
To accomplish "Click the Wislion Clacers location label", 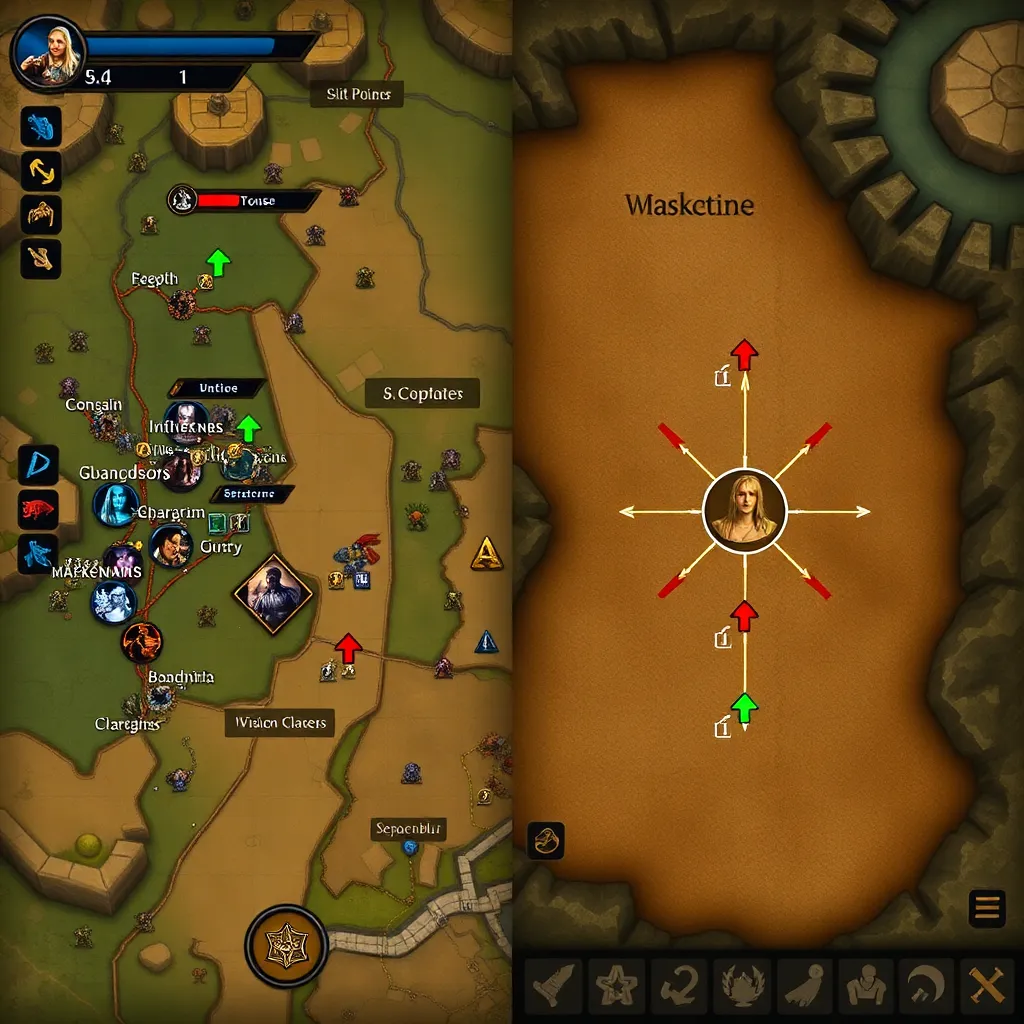I will (280, 722).
